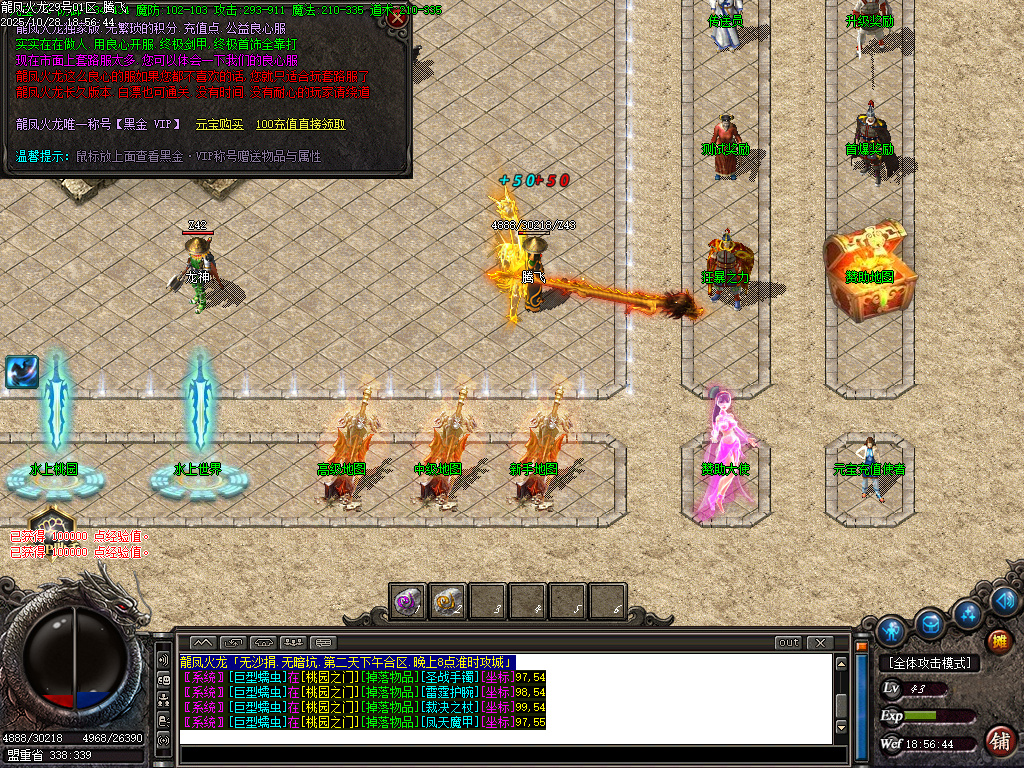Click the 元宝购买 link
Image resolution: width=1024 pixels, height=768 pixels.
(x=218, y=124)
